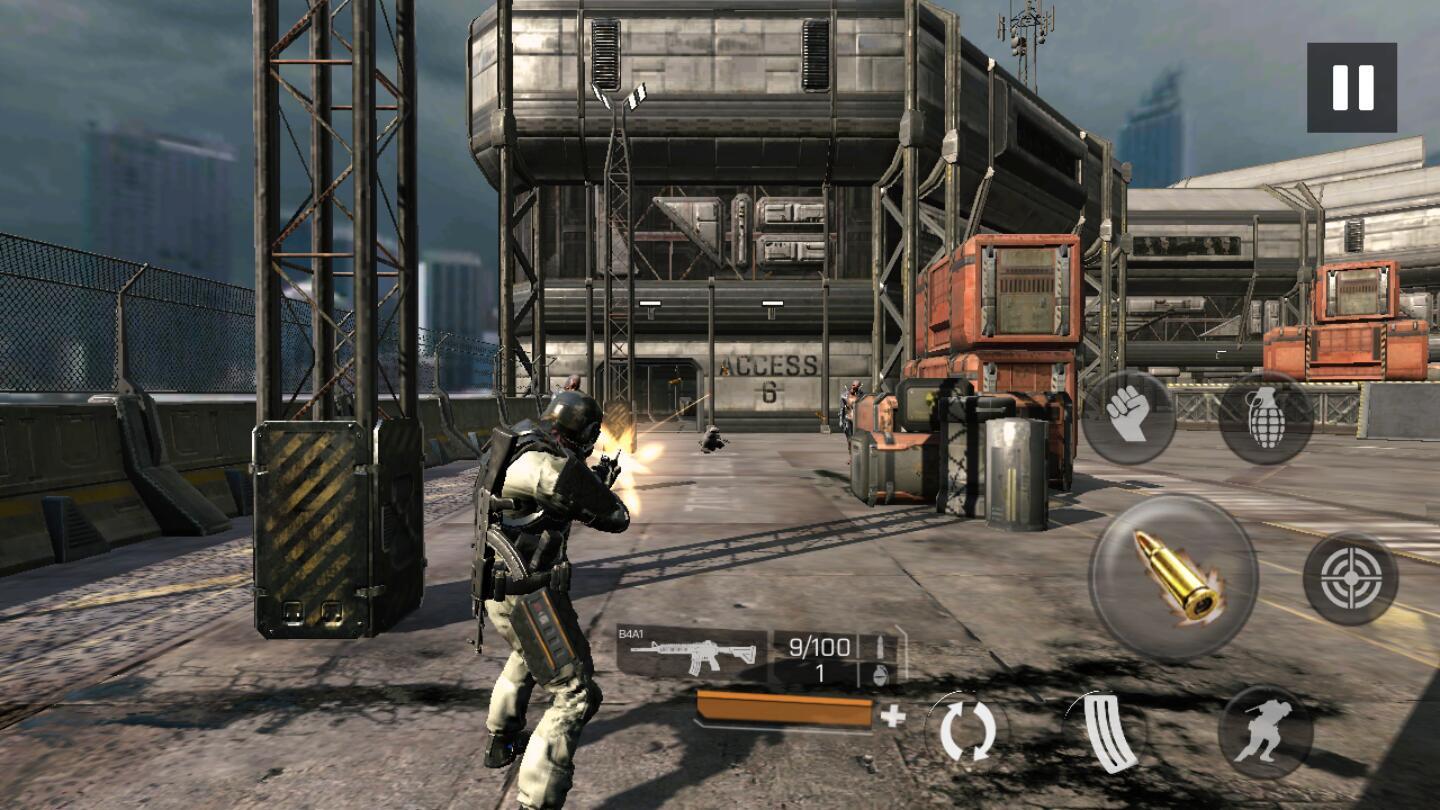Pause the game with the pause button
Viewport: 1440px width, 810px height.
click(x=1351, y=88)
